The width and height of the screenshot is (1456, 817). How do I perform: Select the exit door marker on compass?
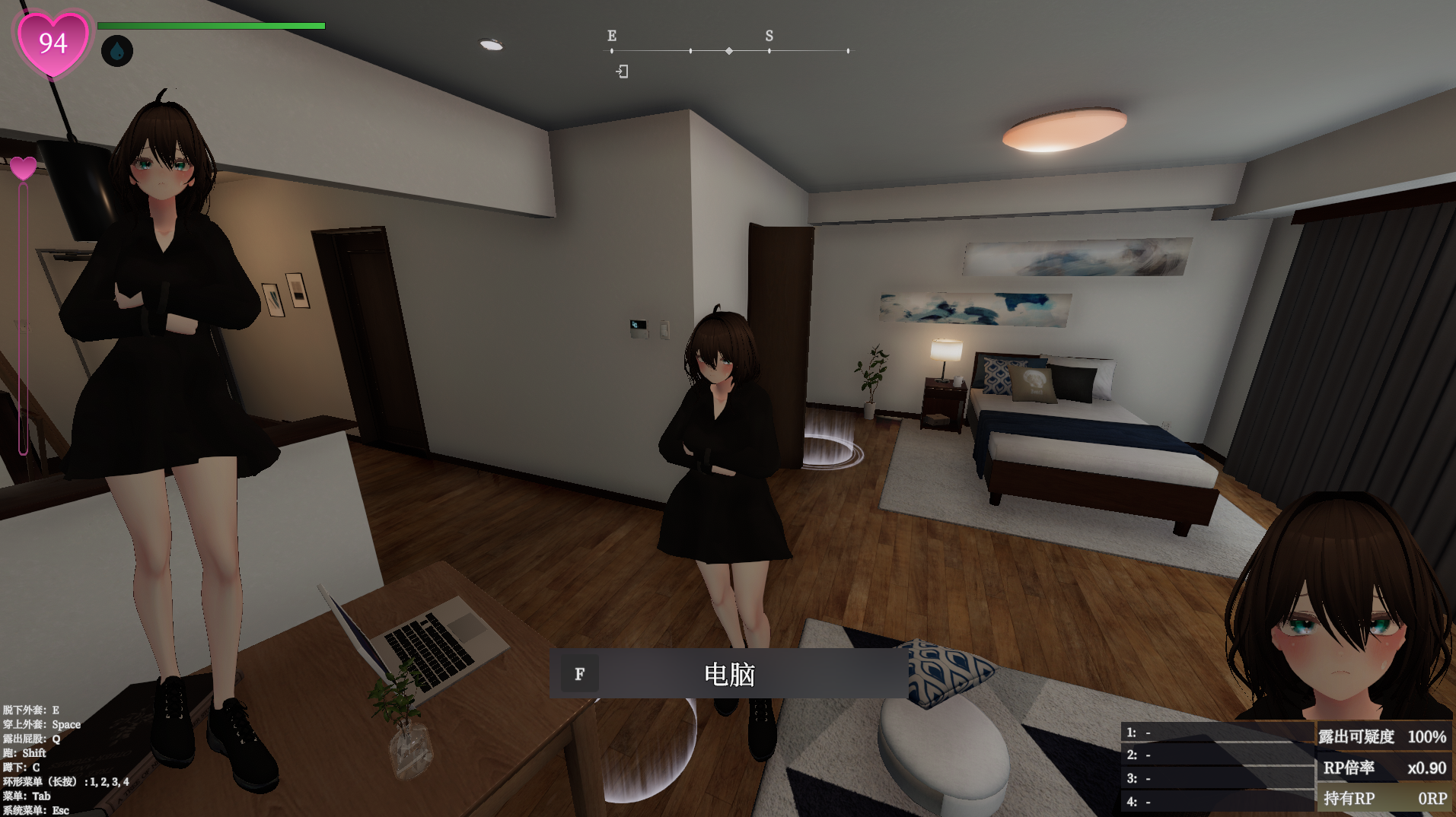622,72
